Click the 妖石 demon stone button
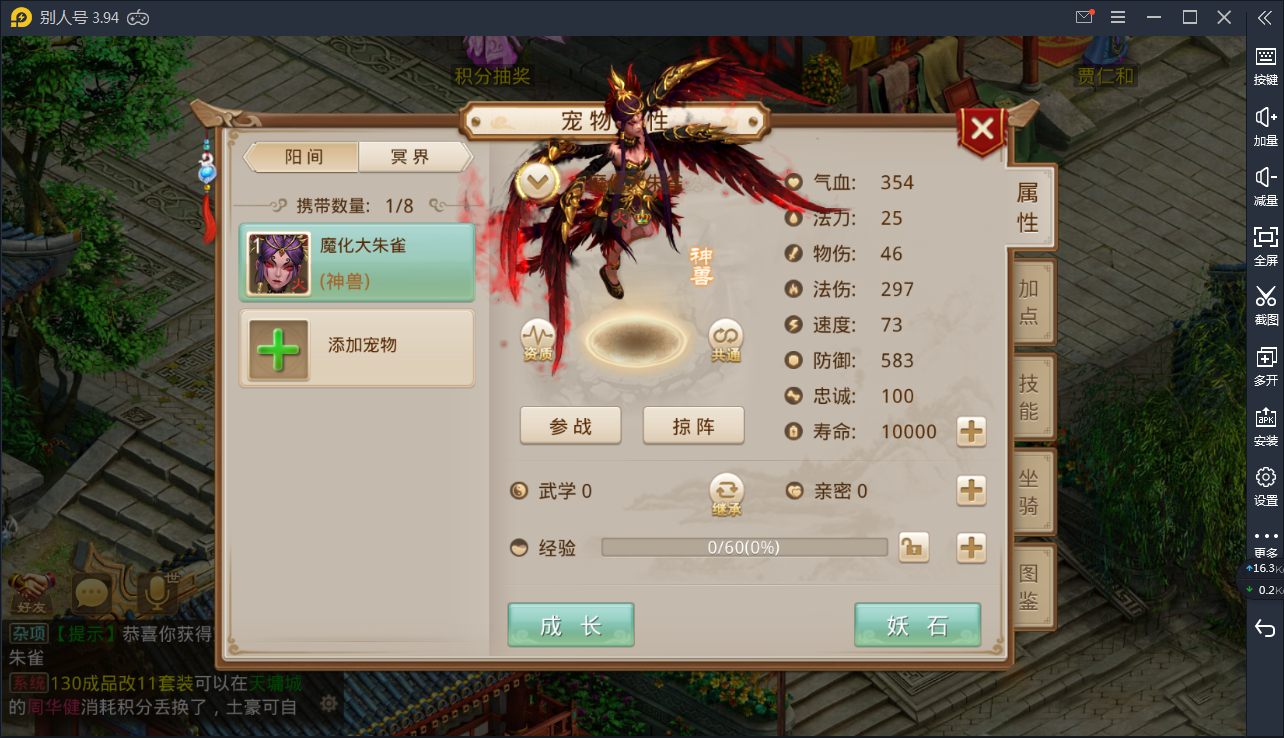This screenshot has height=738, width=1284. [x=917, y=624]
